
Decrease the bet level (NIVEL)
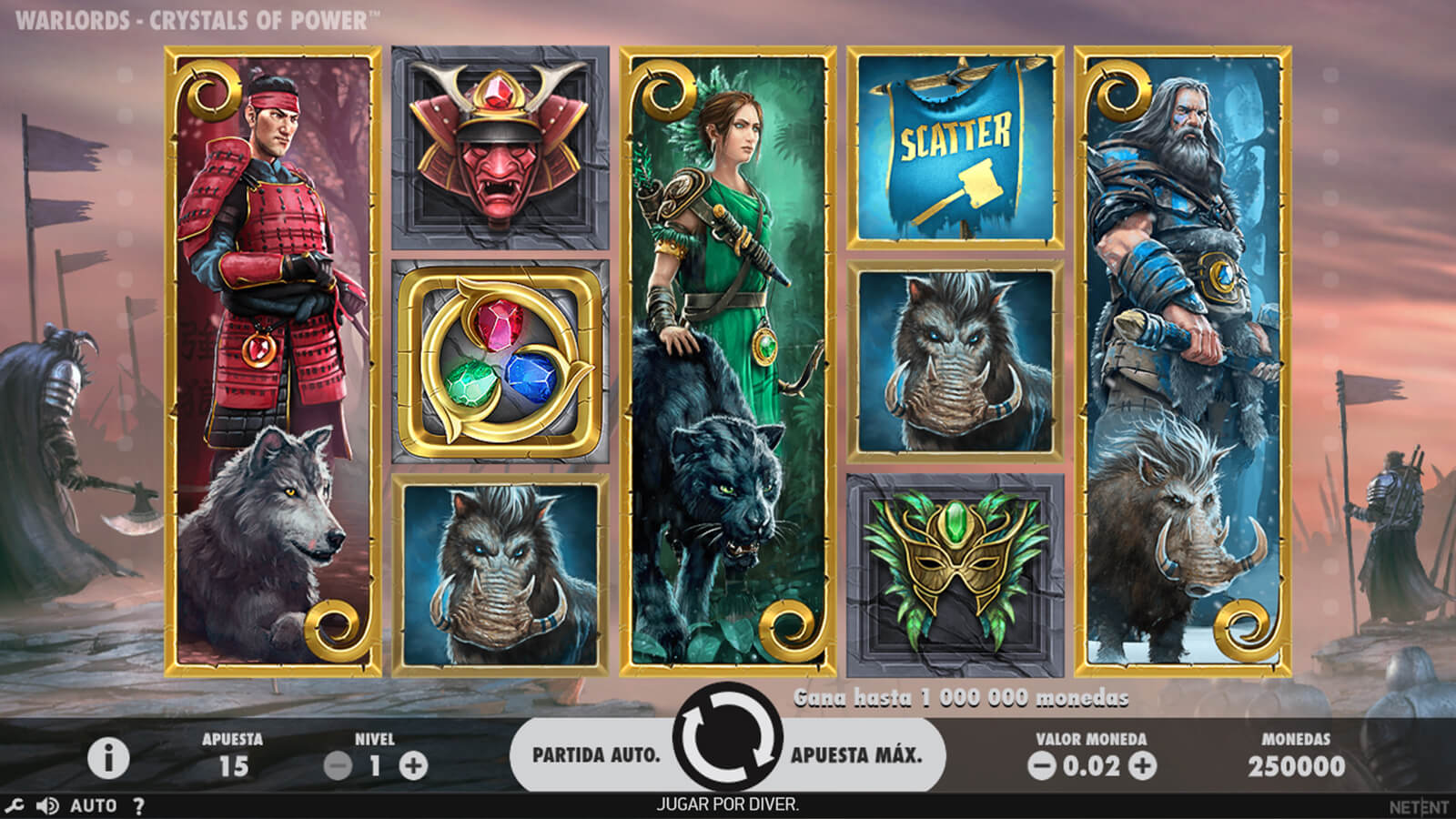pyautogui.click(x=338, y=766)
